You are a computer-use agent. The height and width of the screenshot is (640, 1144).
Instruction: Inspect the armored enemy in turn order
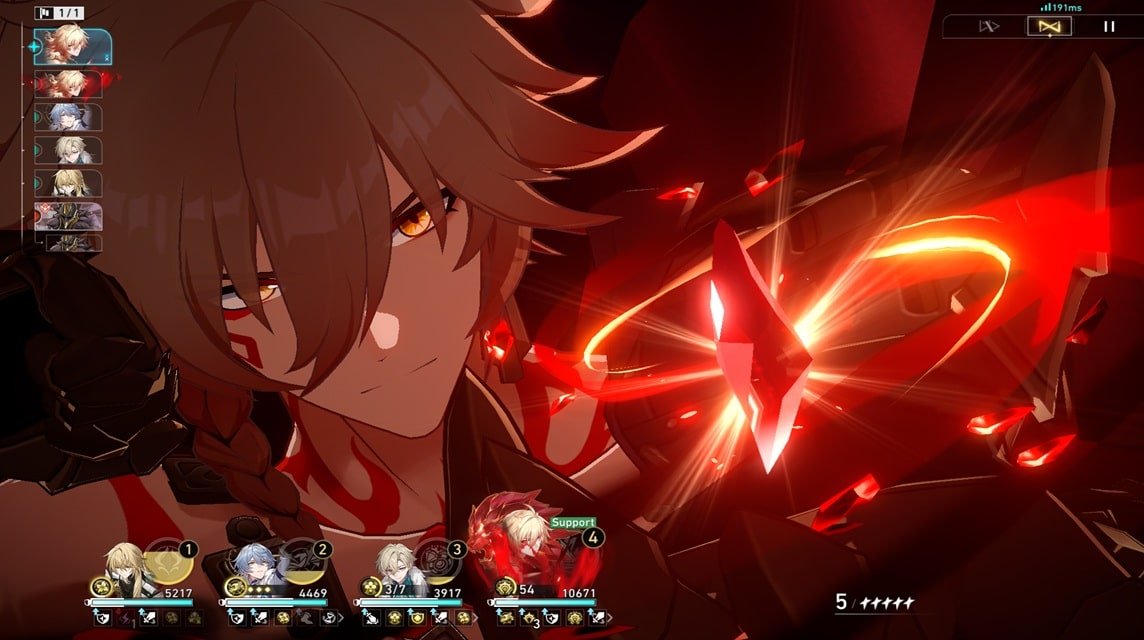(68, 216)
